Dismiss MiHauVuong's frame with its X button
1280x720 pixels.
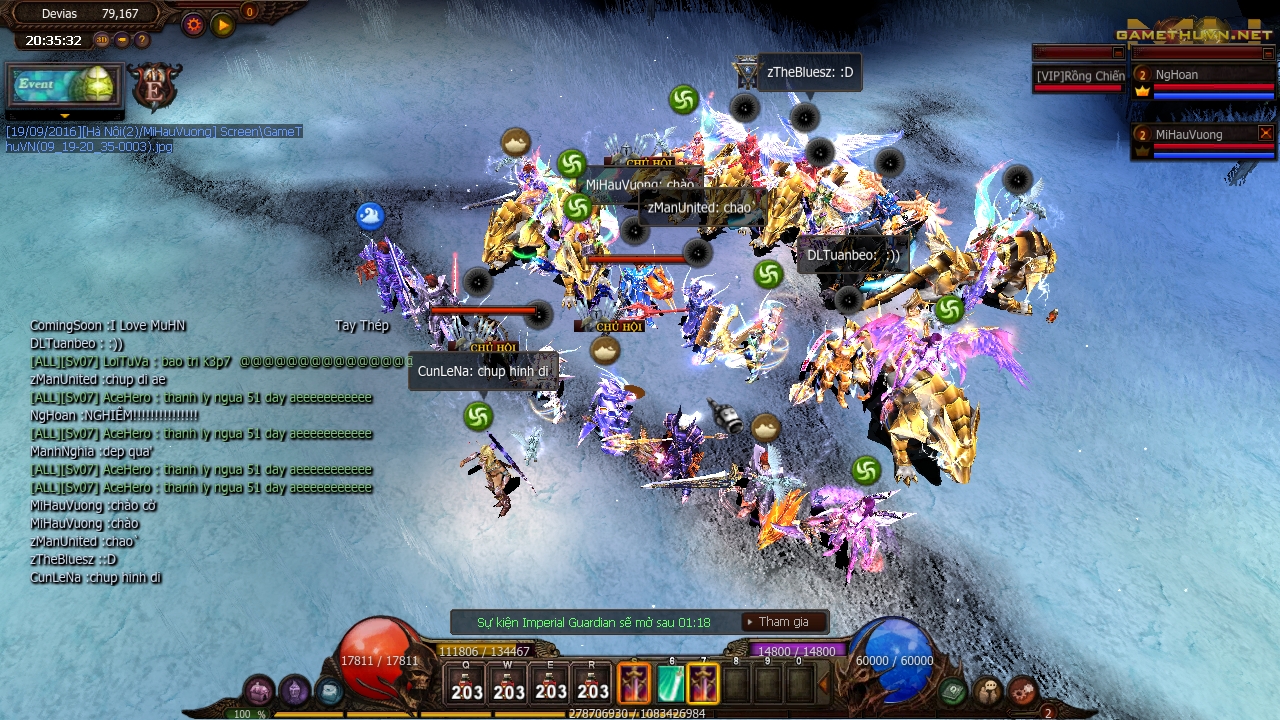click(1266, 133)
